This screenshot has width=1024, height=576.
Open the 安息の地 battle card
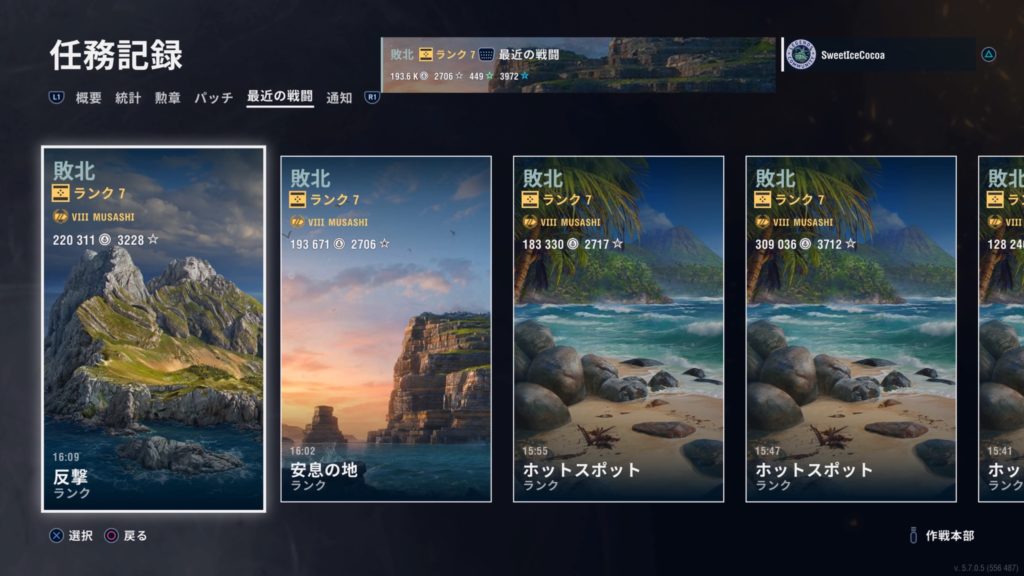click(x=386, y=329)
